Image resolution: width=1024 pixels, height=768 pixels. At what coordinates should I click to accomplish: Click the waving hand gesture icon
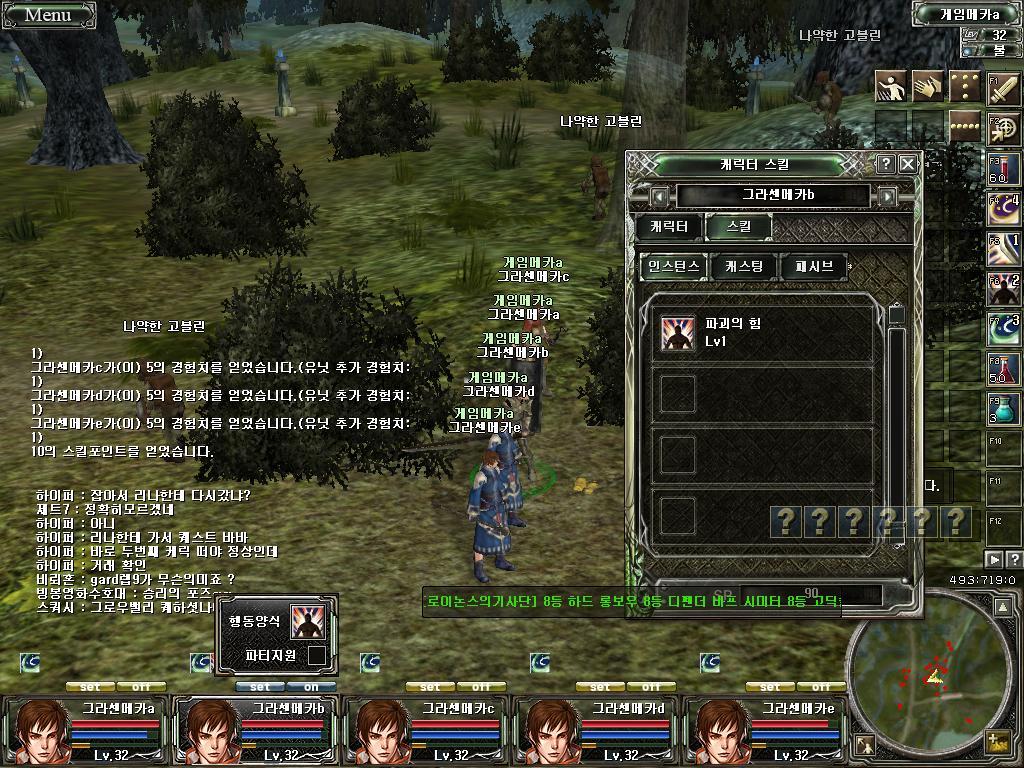coord(927,87)
